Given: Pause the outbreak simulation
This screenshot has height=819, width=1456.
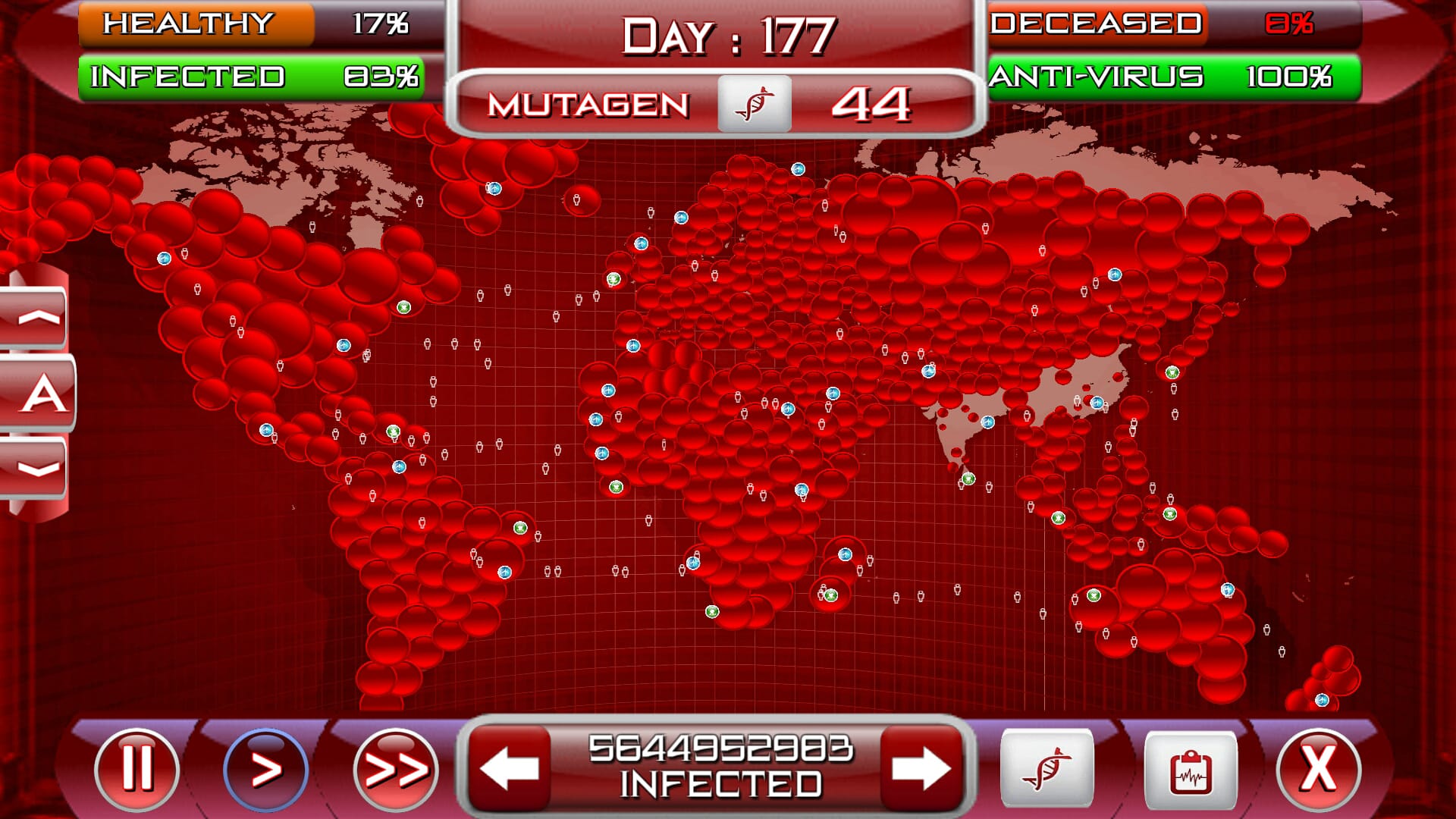Looking at the screenshot, I should (136, 768).
